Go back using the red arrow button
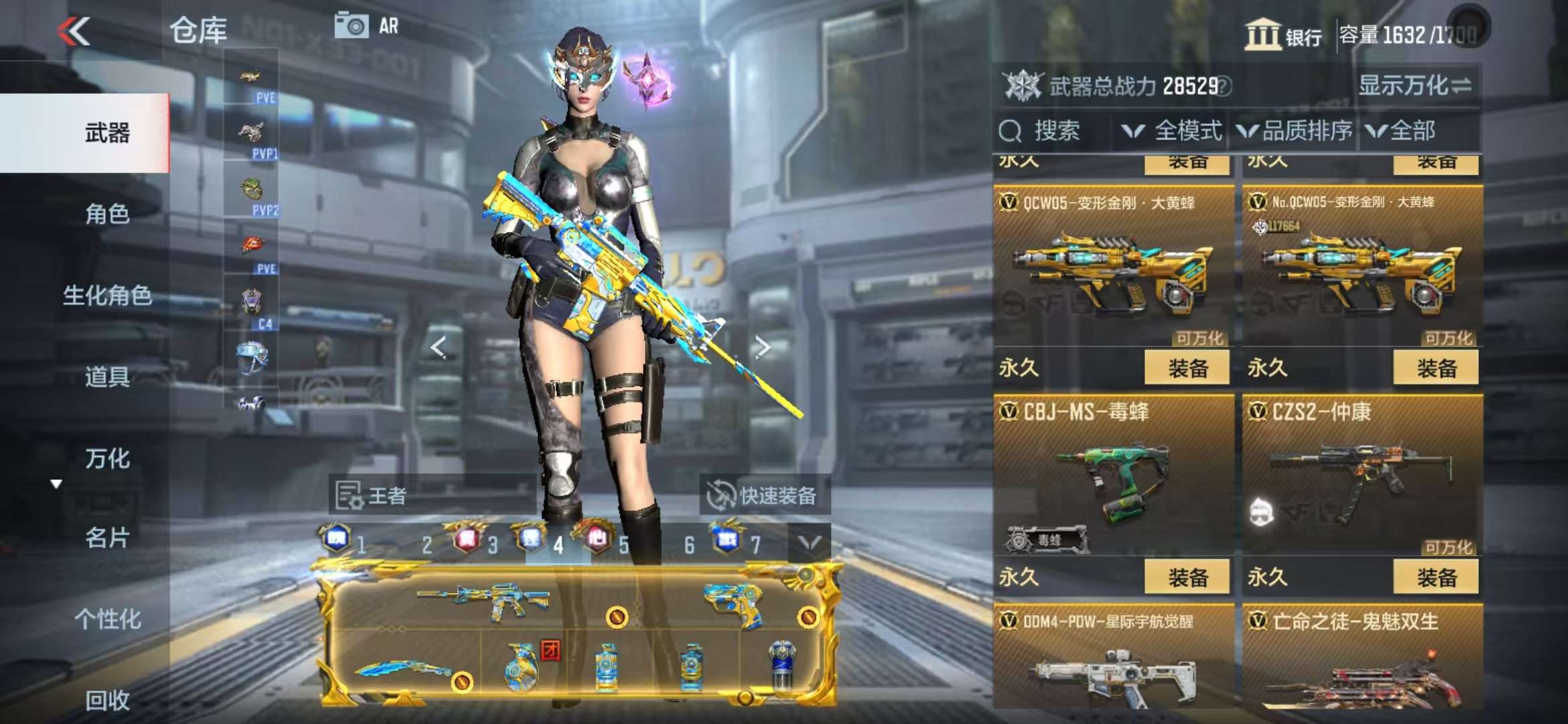The height and width of the screenshot is (724, 1568). click(74, 32)
